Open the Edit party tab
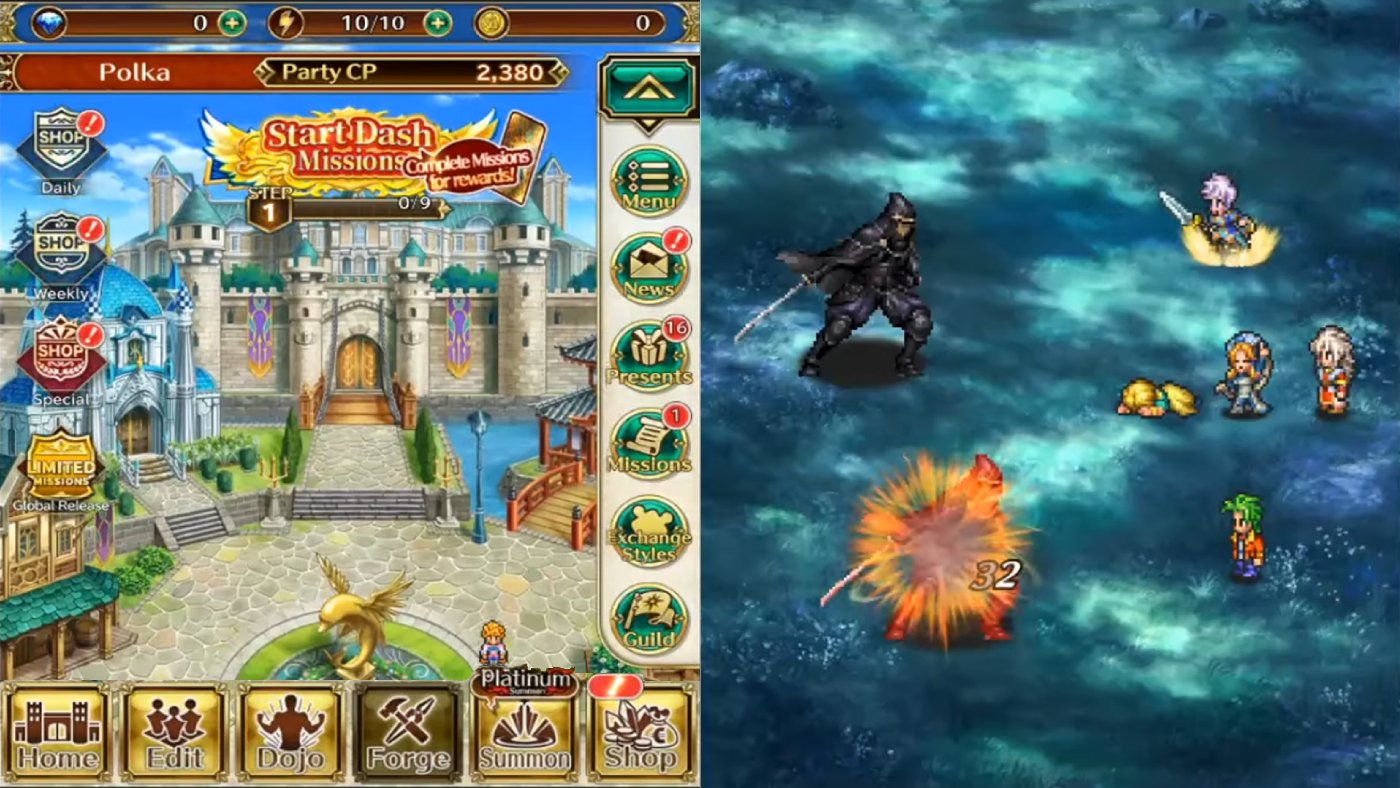 point(173,735)
